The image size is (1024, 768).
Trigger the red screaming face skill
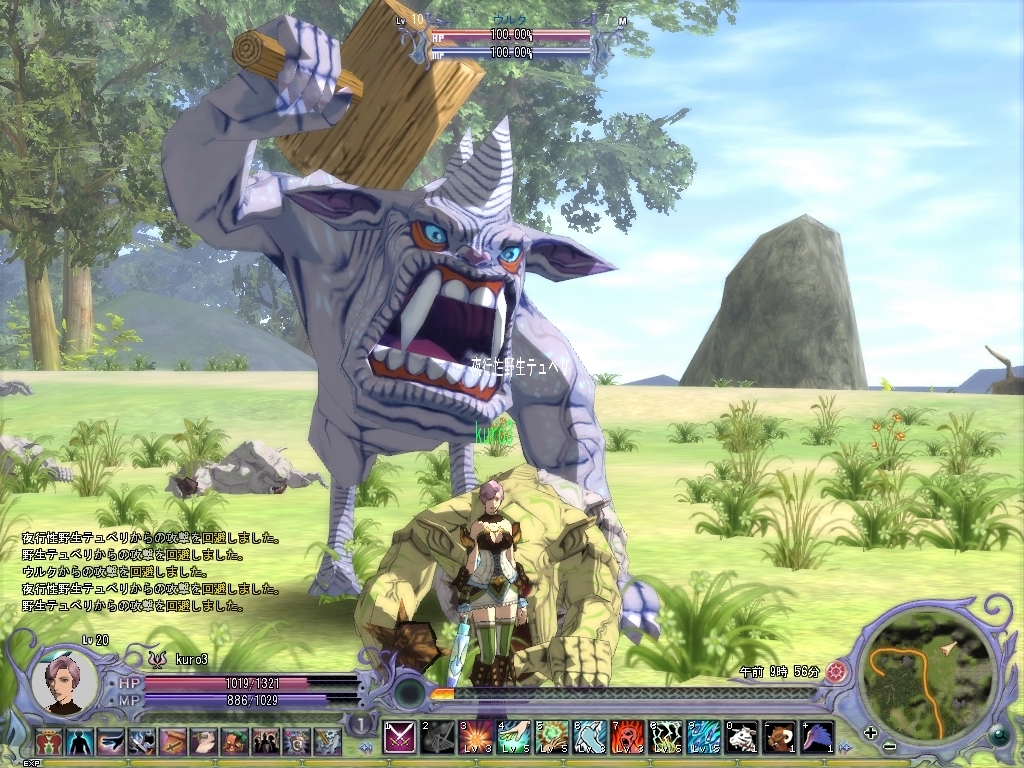click(x=627, y=737)
